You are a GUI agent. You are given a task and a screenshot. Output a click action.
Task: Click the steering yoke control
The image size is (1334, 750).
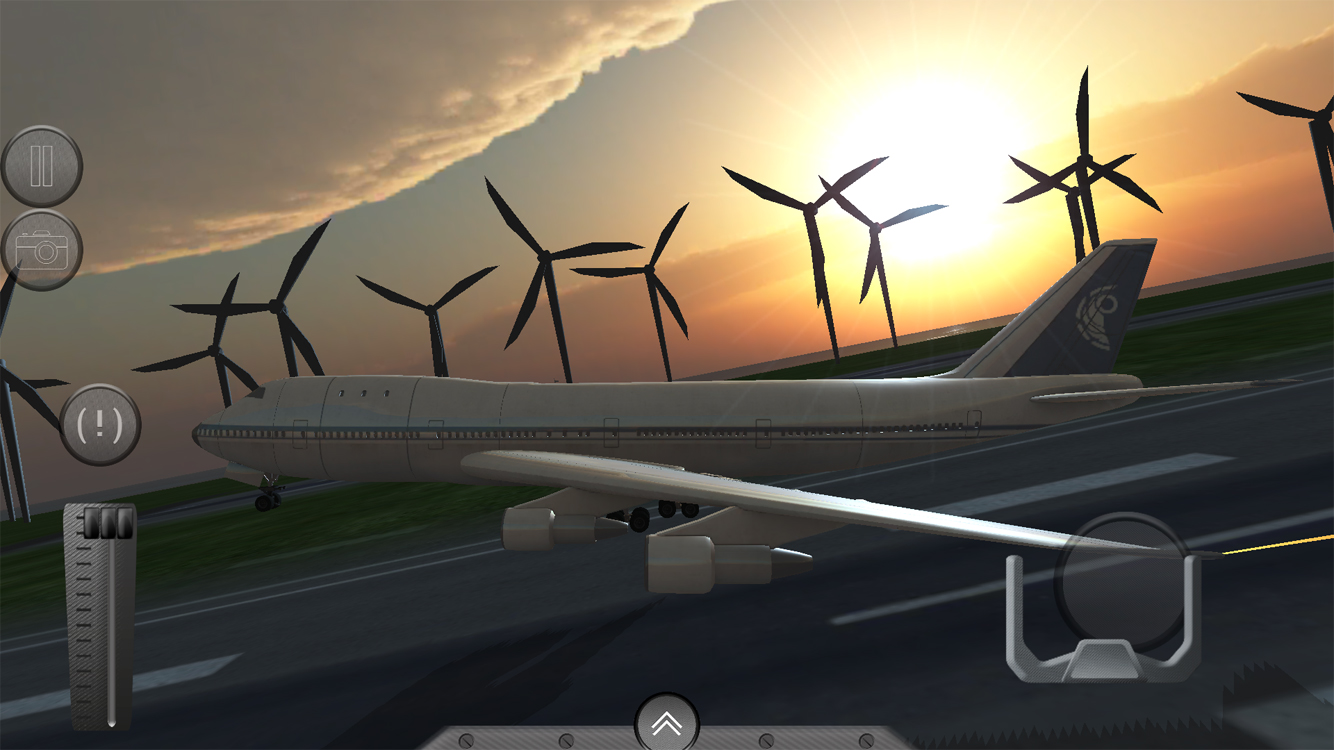1103,600
